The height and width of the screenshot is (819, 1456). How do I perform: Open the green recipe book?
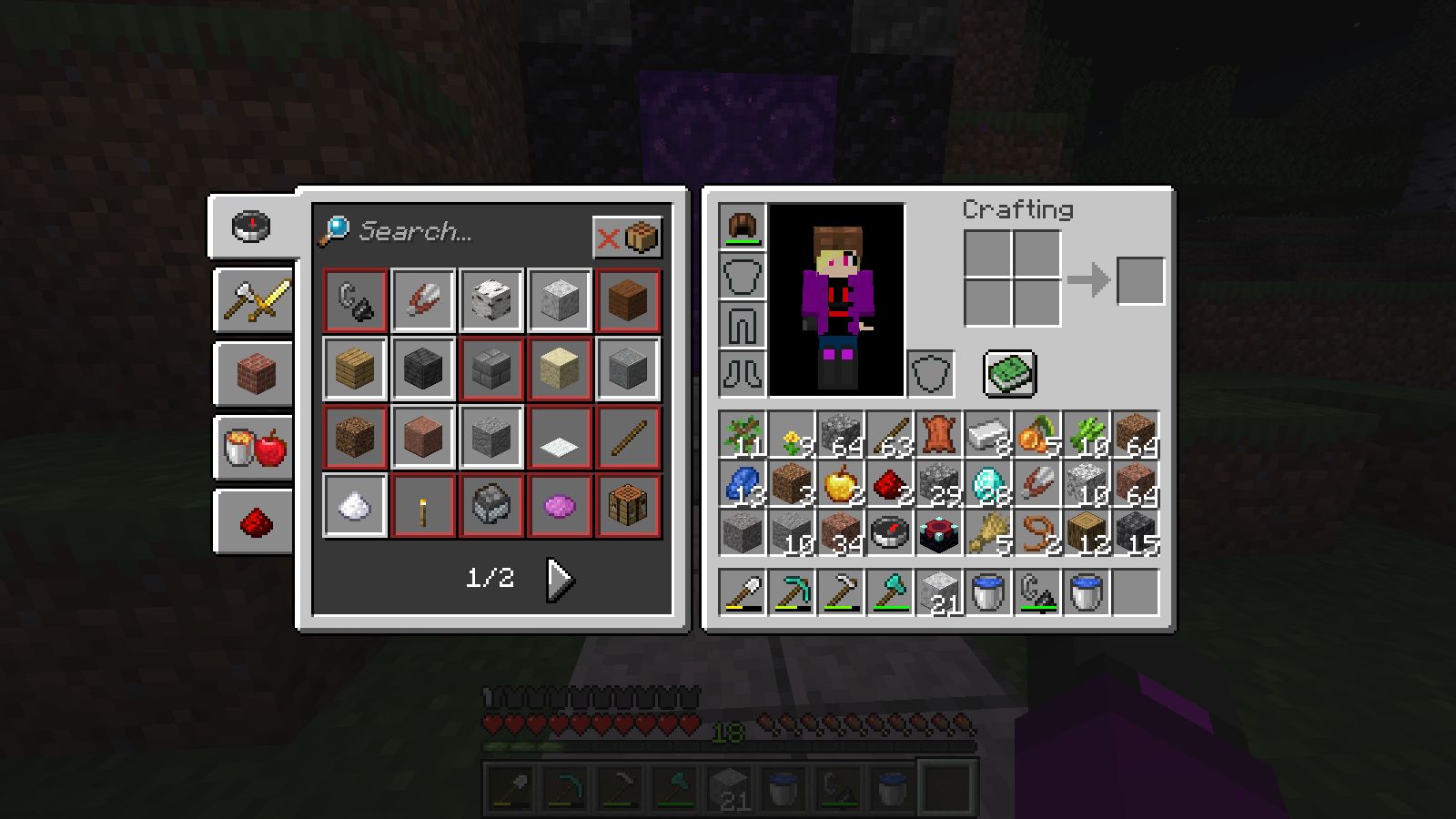(x=1009, y=371)
